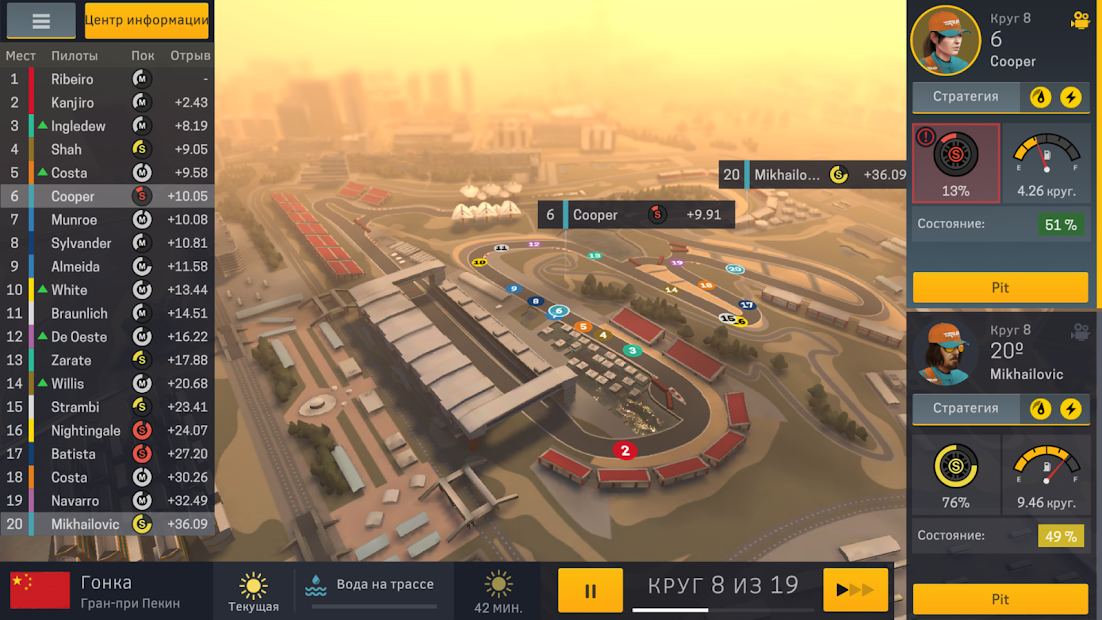This screenshot has width=1102, height=620.
Task: Speed up the race with fast-forward
Action: point(855,590)
